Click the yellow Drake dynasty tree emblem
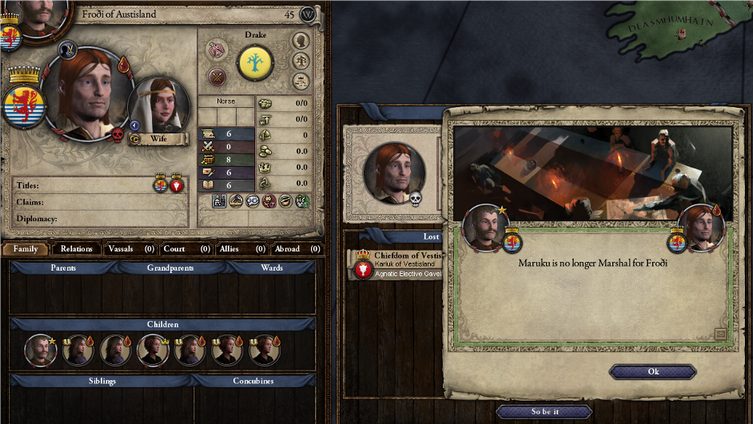Viewport: 753px width, 424px height. click(x=256, y=64)
